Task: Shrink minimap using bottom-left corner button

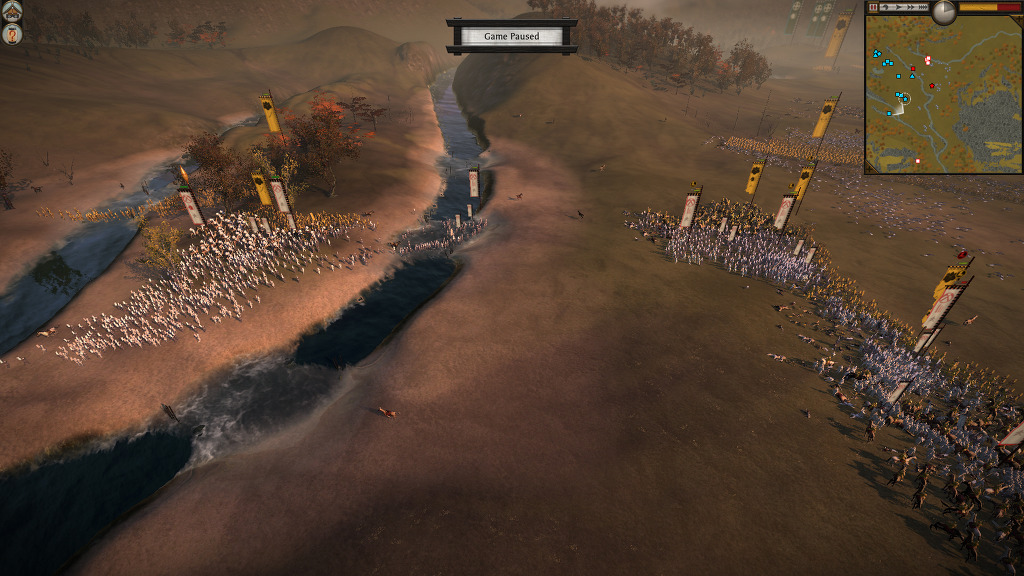Action: pos(868,170)
